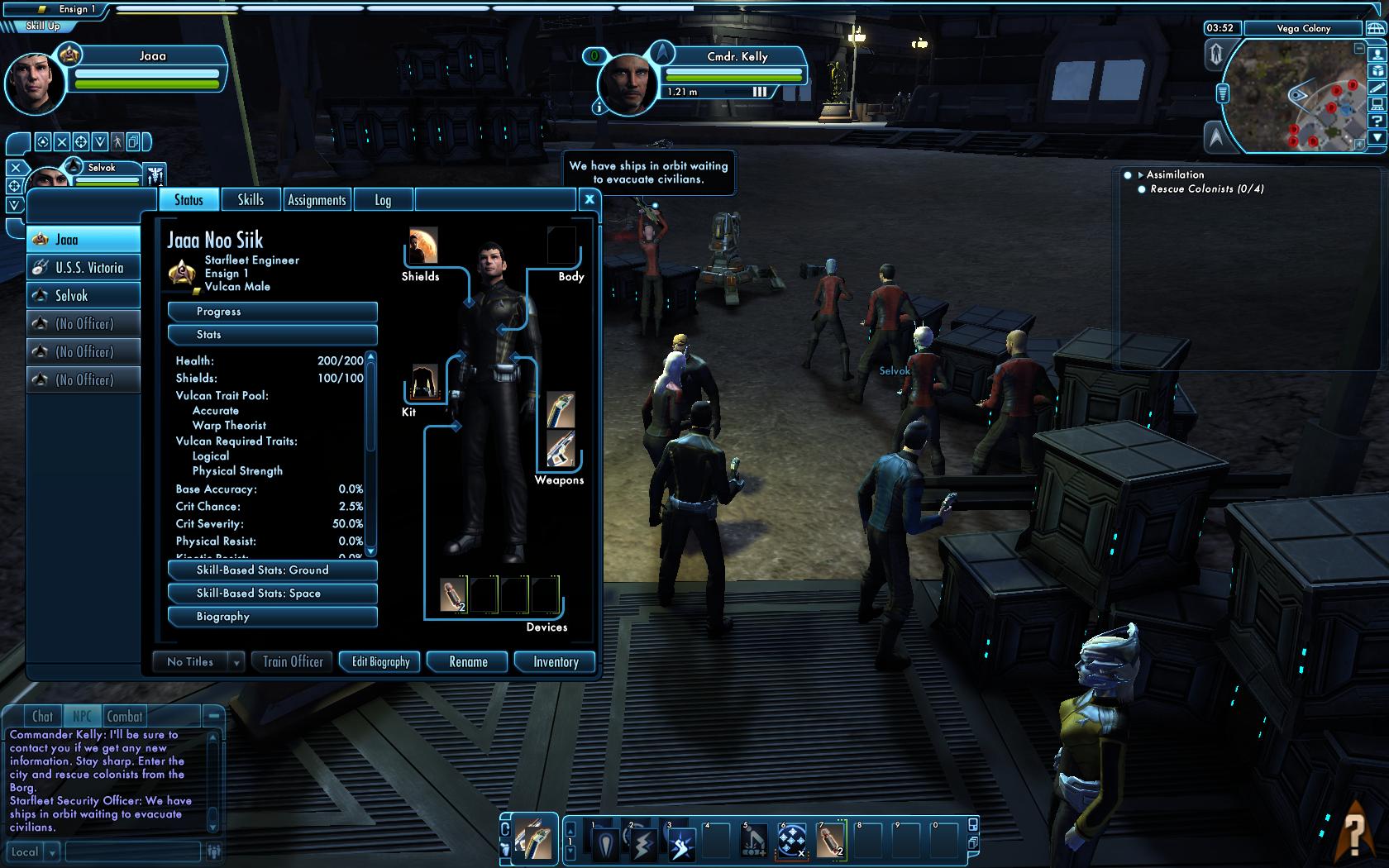Open the Inventory from the status window
The height and width of the screenshot is (868, 1389).
tap(556, 662)
